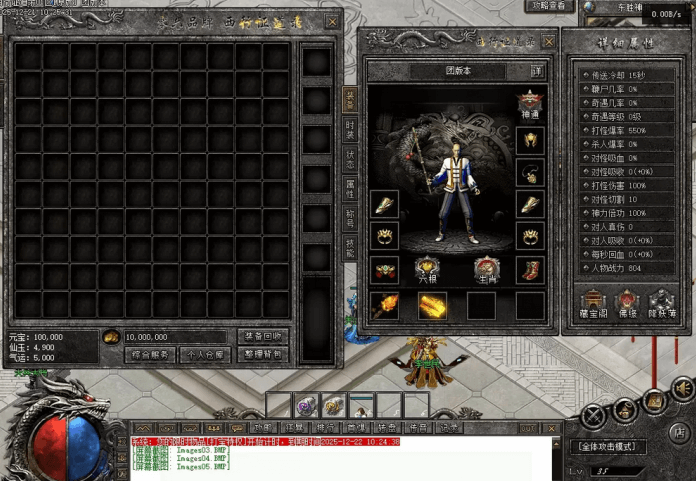
Task: Close the inventory bag window
Action: (332, 21)
